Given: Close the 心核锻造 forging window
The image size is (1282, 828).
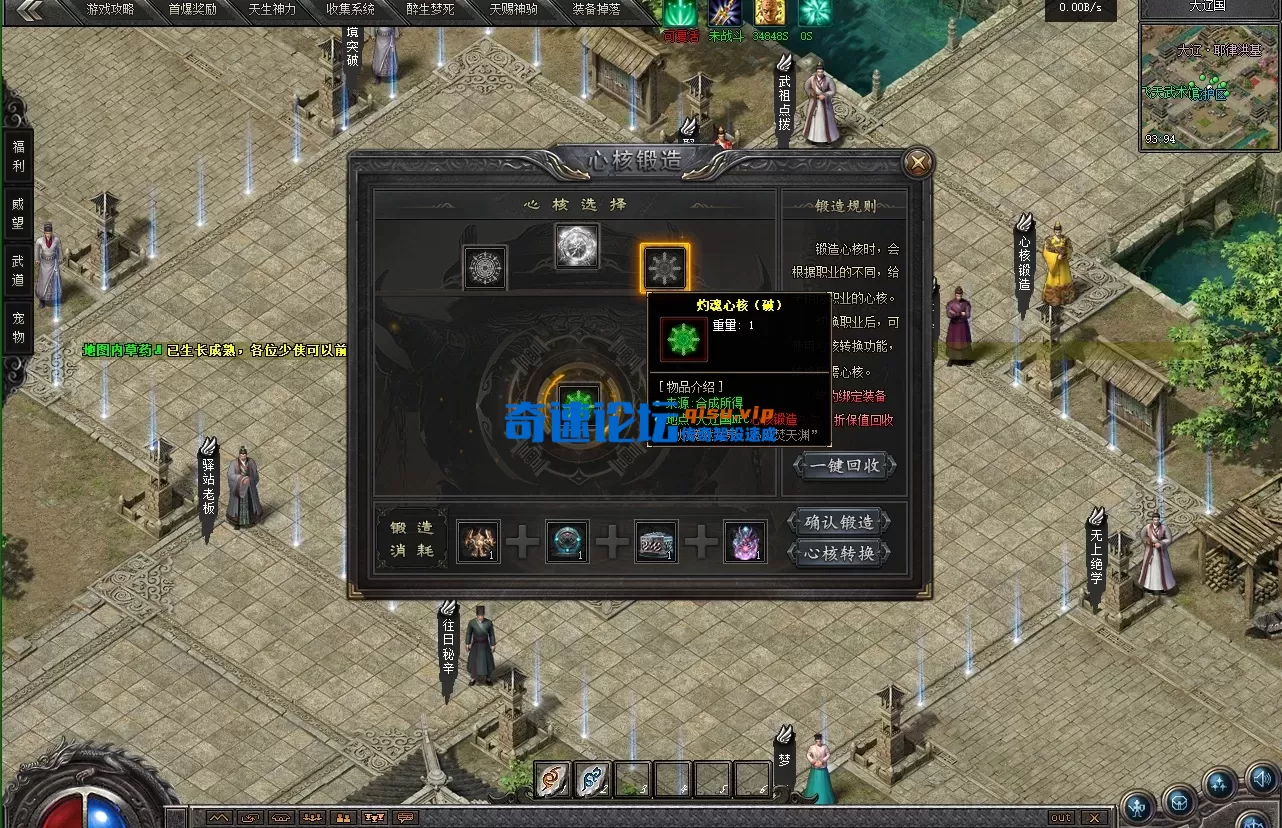Looking at the screenshot, I should coord(917,162).
